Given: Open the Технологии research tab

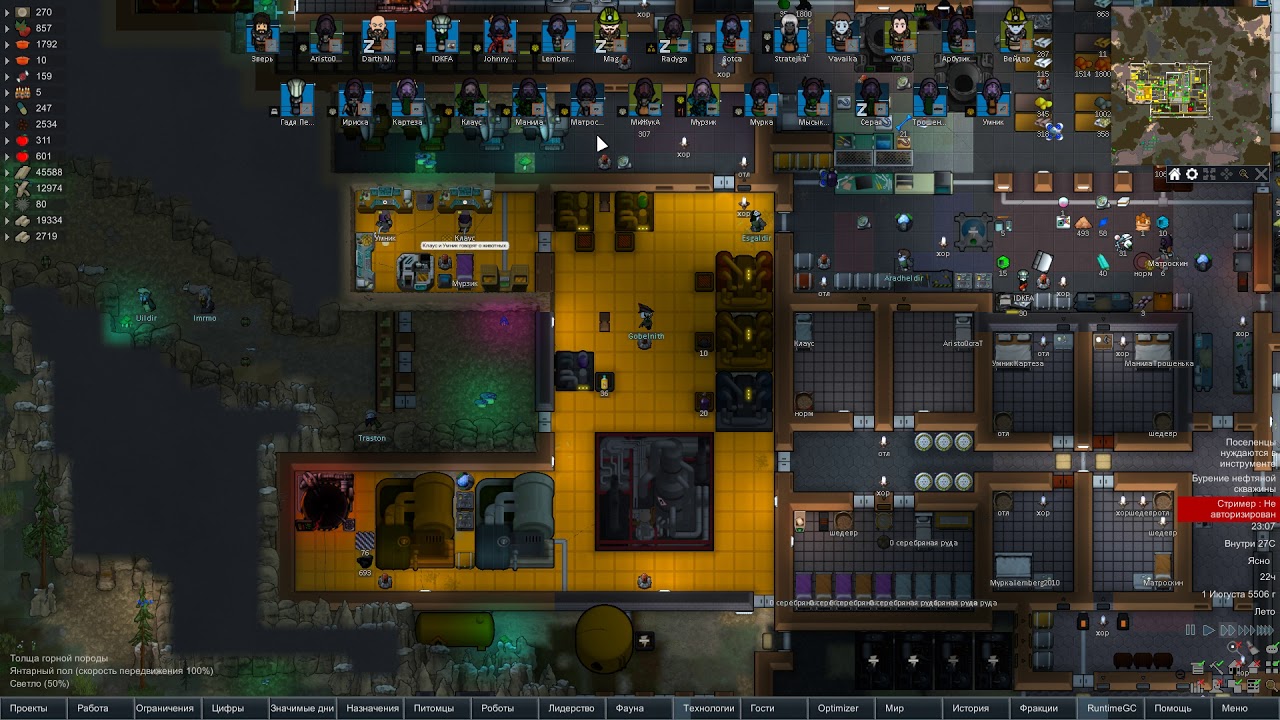Looking at the screenshot, I should tap(708, 708).
